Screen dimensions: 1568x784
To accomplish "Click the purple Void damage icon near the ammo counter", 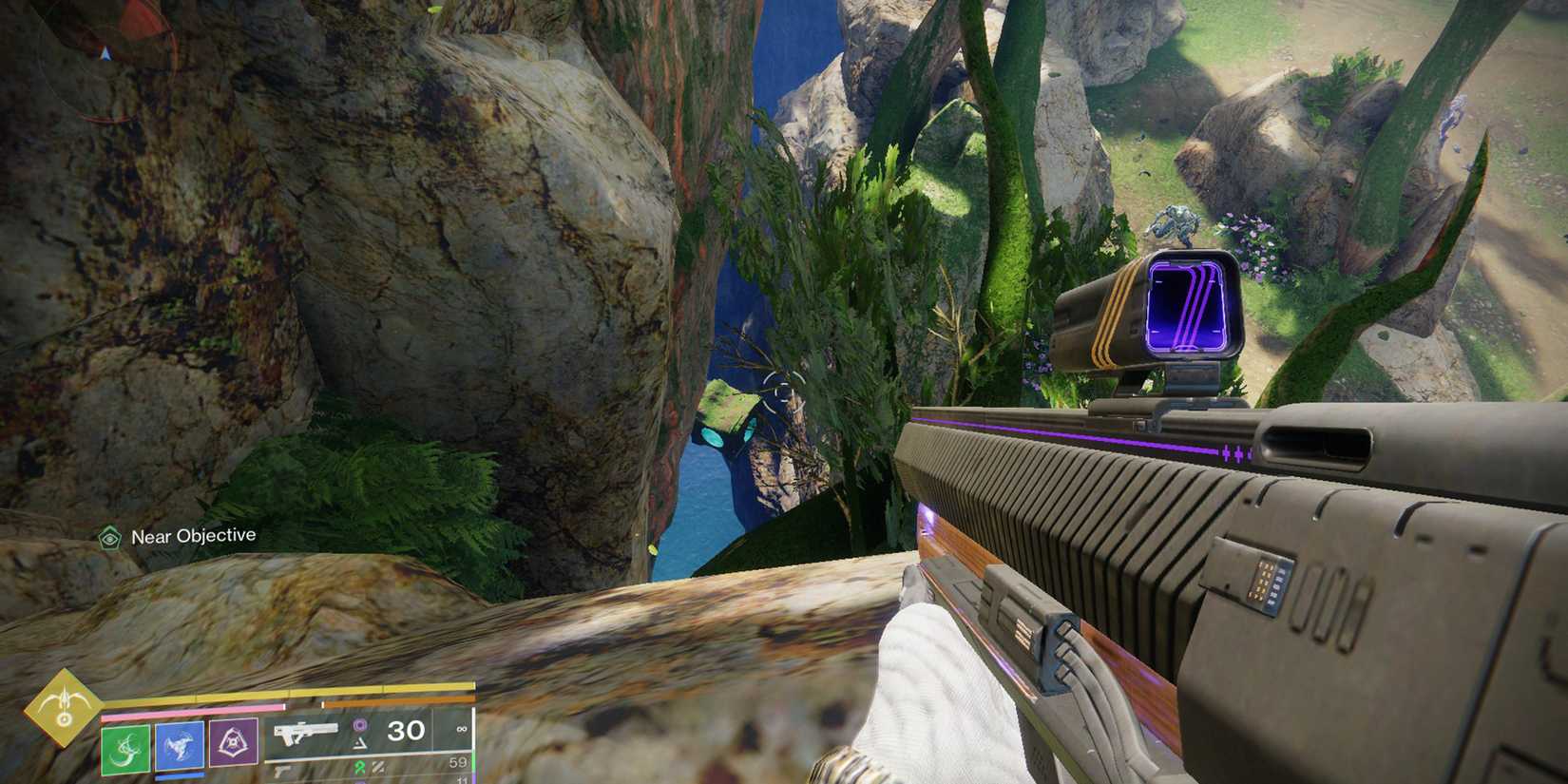I will click(359, 725).
